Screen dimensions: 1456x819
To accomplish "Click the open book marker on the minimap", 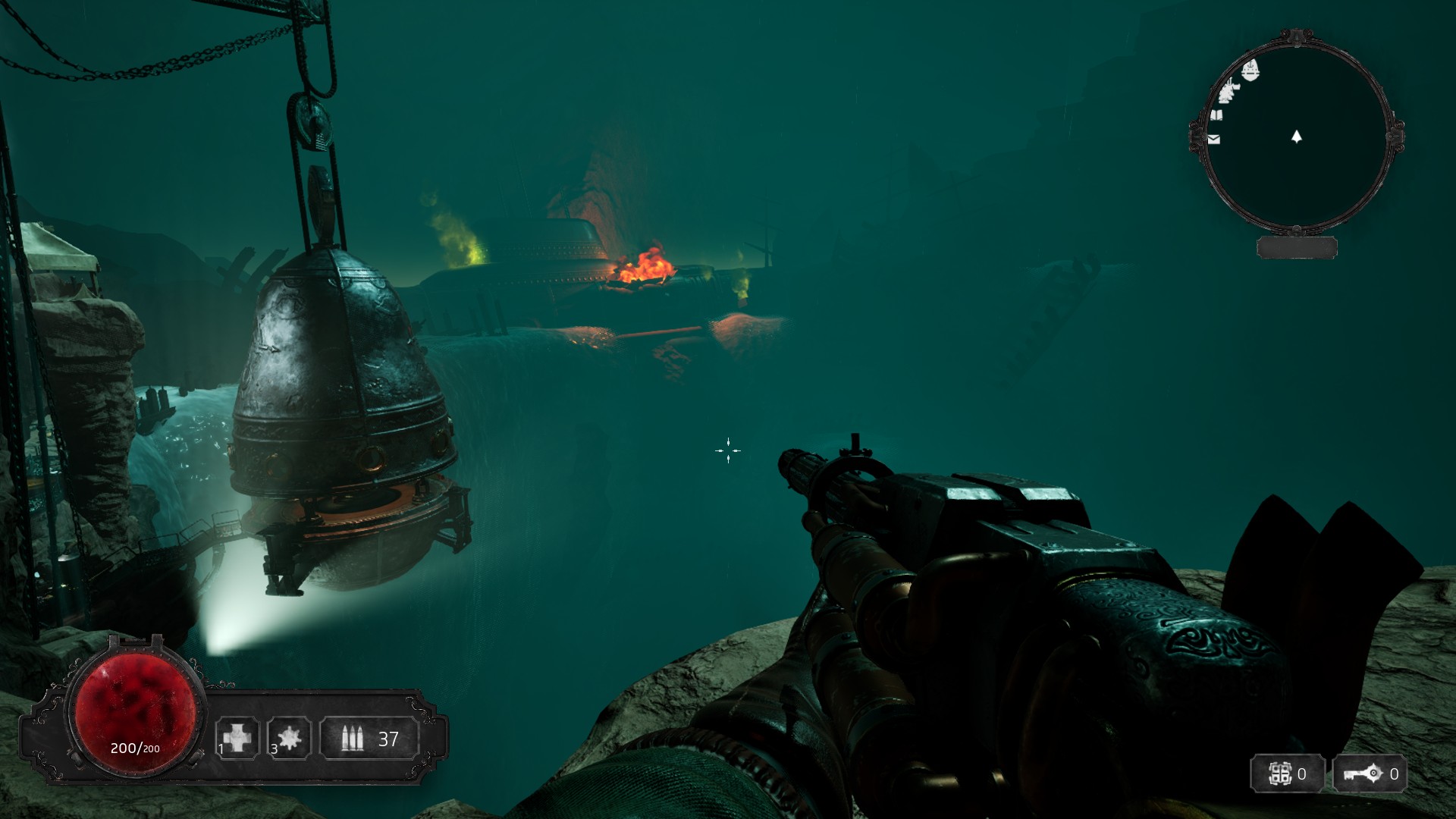I will [x=1216, y=115].
